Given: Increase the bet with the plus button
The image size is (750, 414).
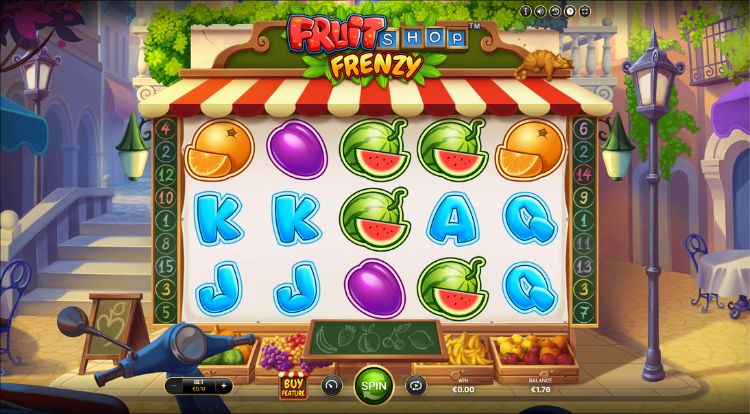Looking at the screenshot, I should point(224,385).
